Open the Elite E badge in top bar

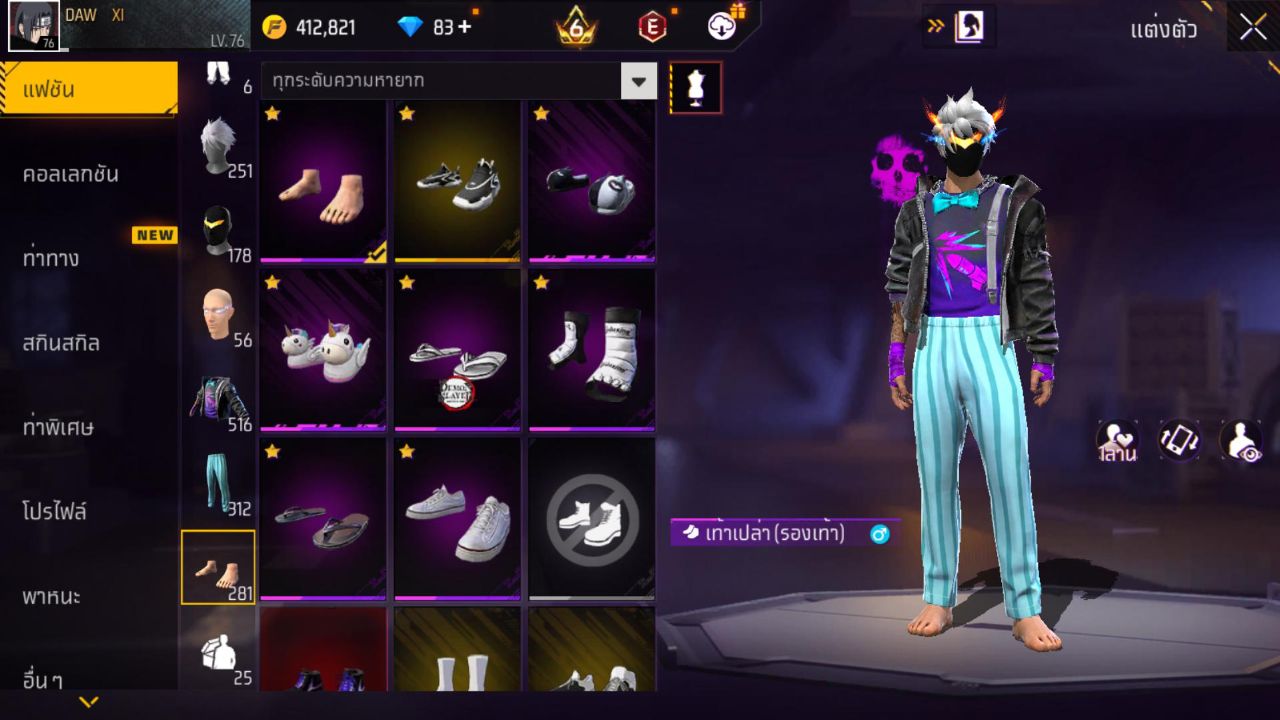point(652,27)
